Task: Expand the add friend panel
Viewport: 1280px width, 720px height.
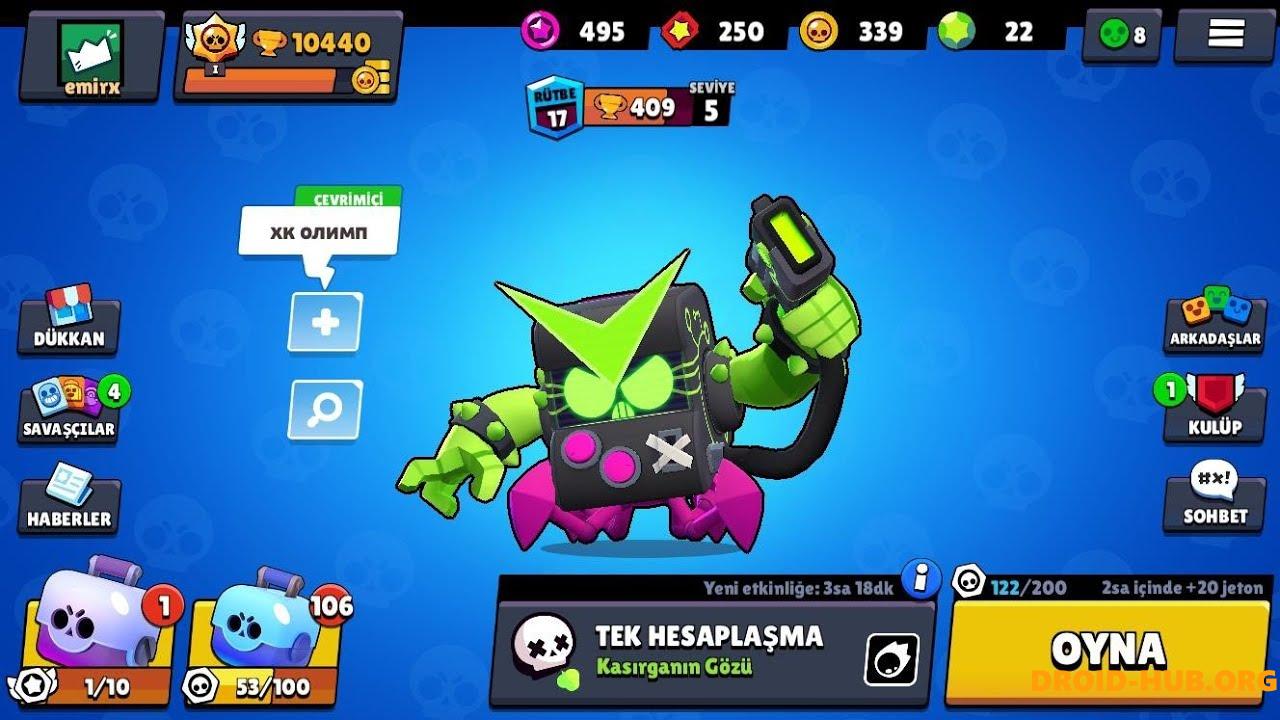Action: [x=322, y=322]
